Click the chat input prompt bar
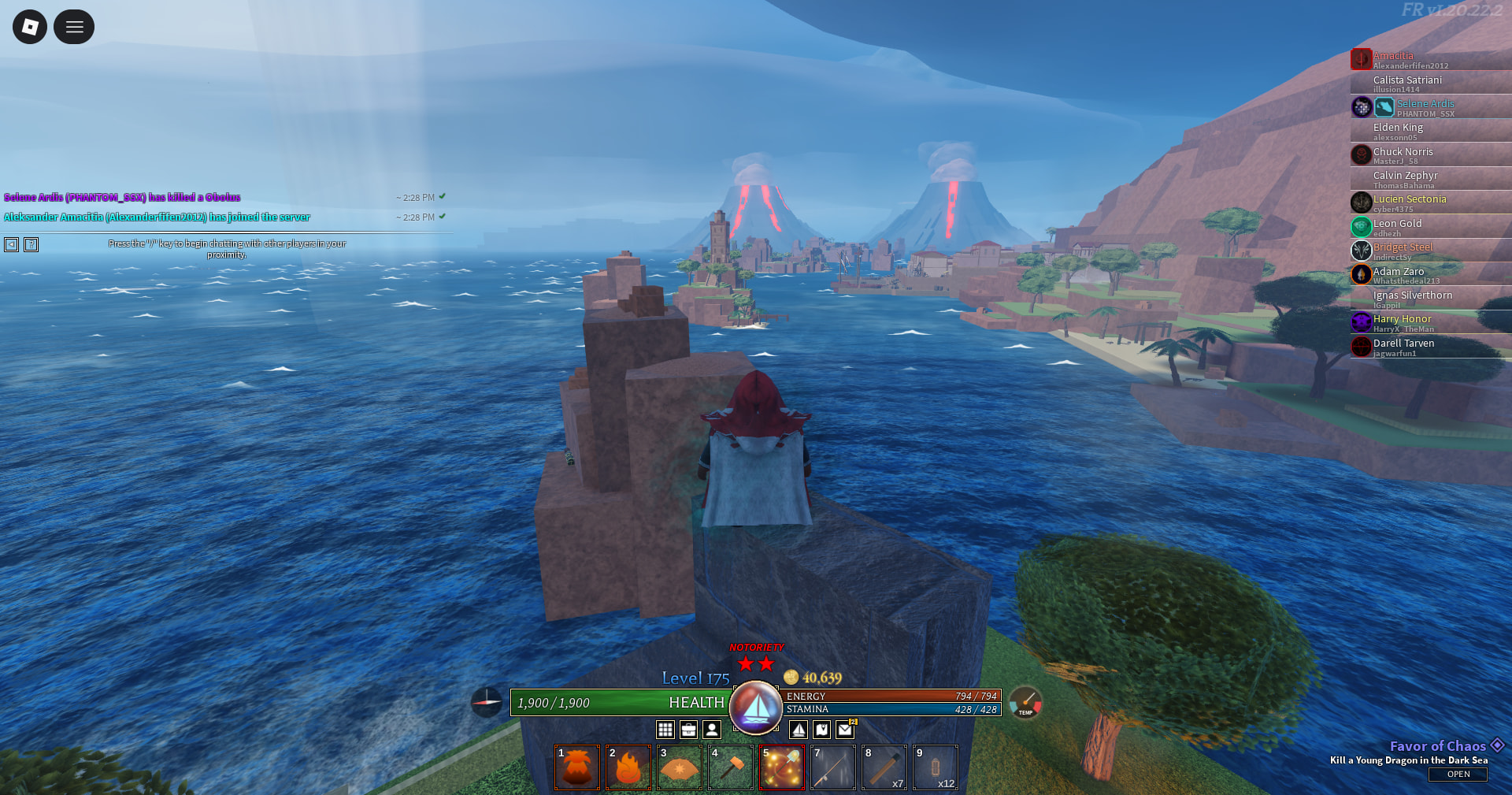The height and width of the screenshot is (795, 1512). click(227, 248)
